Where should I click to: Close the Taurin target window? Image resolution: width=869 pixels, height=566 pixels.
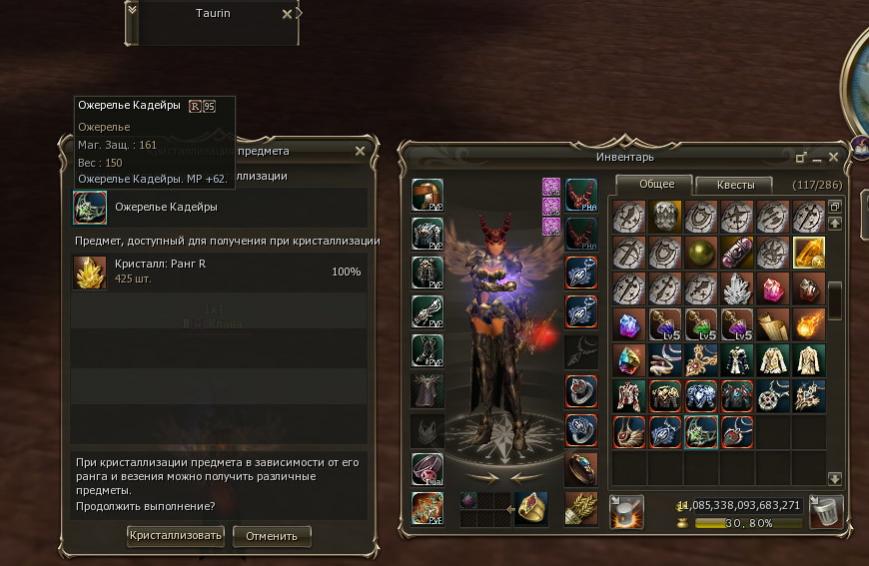point(288,14)
